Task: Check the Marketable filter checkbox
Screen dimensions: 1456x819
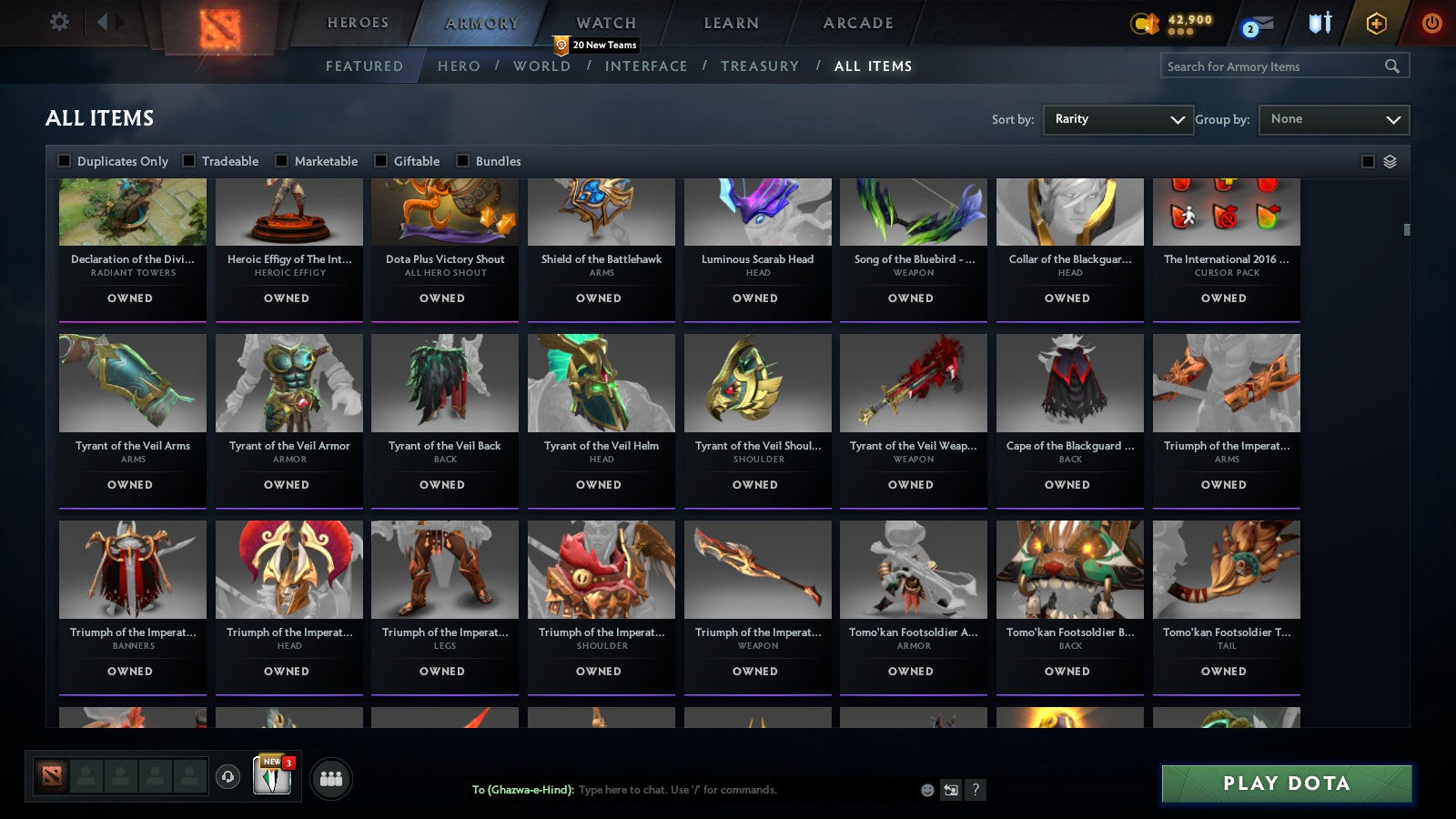Action: 282,160
